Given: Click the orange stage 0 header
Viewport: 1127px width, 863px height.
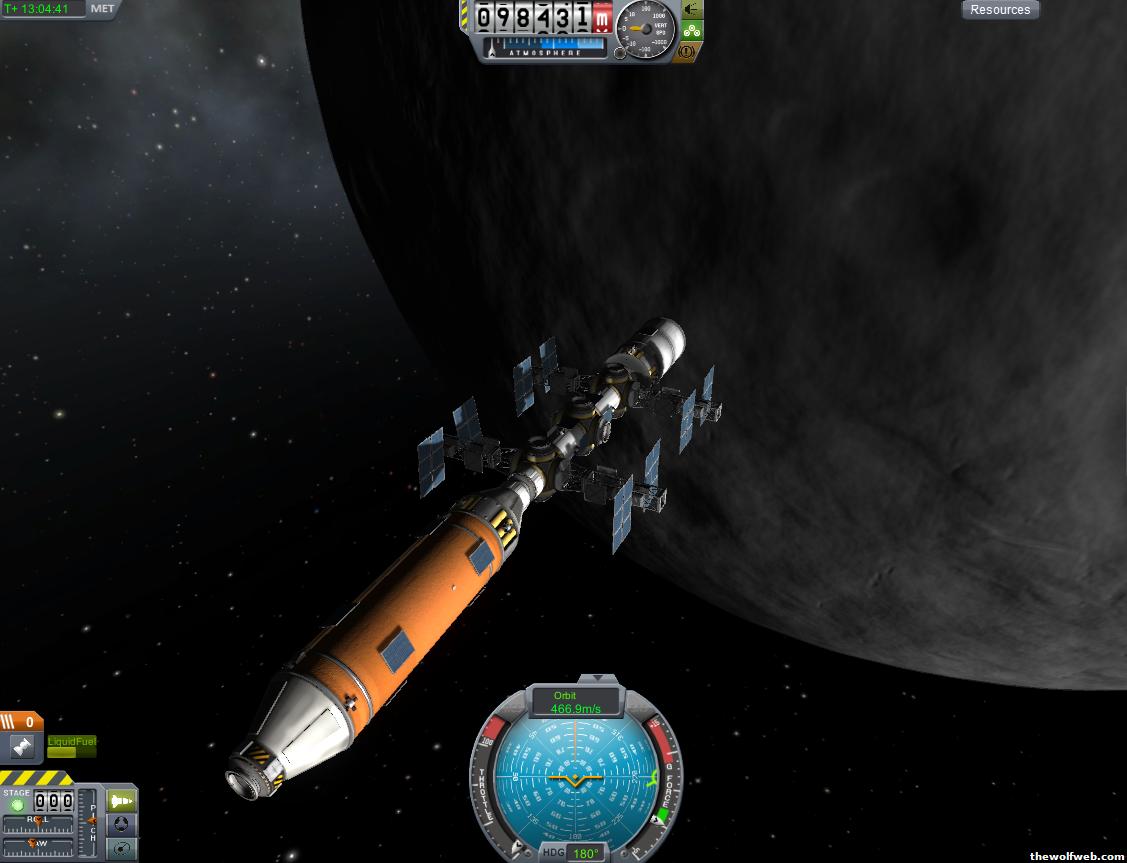Looking at the screenshot, I should 21,721.
